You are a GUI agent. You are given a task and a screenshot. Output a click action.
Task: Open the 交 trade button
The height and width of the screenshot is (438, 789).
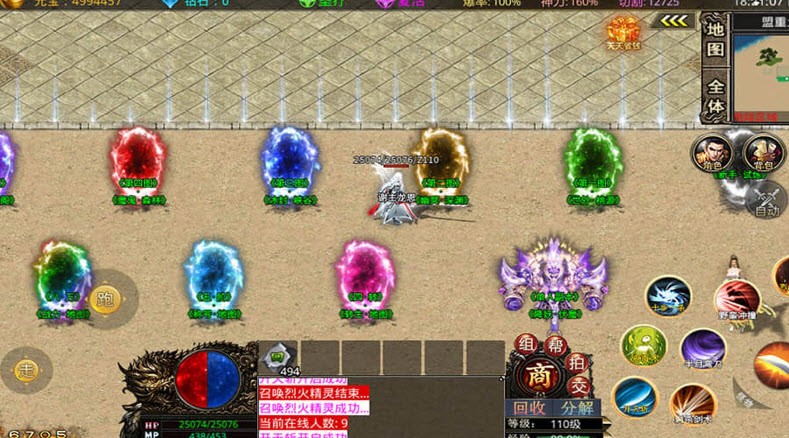coord(578,386)
